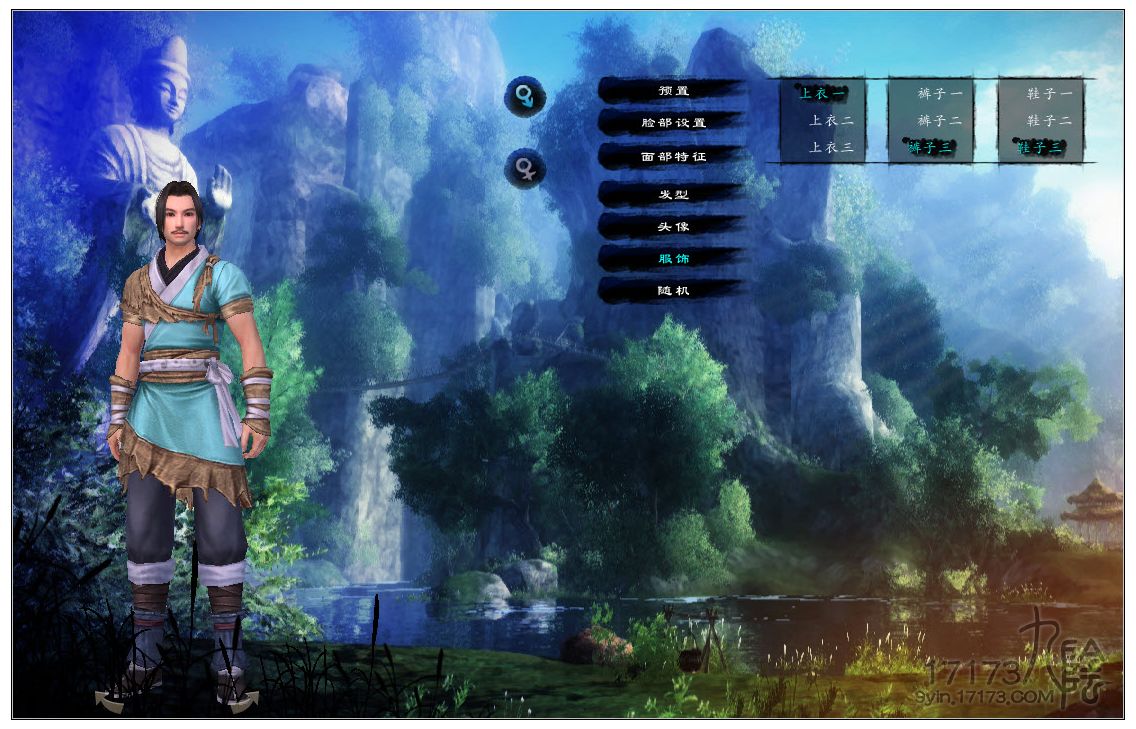Select pants option 裤子三
This screenshot has height=729, width=1136.
(x=931, y=148)
